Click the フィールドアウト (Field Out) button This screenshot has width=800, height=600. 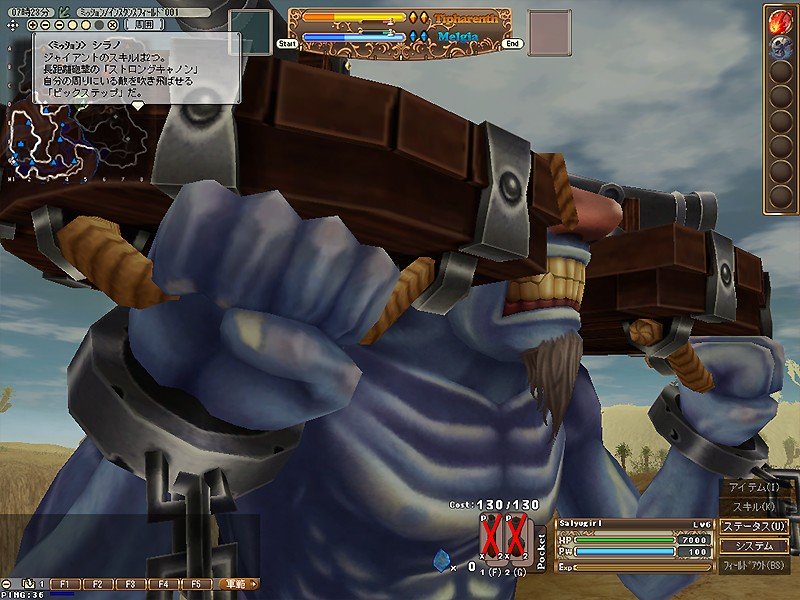pyautogui.click(x=755, y=566)
